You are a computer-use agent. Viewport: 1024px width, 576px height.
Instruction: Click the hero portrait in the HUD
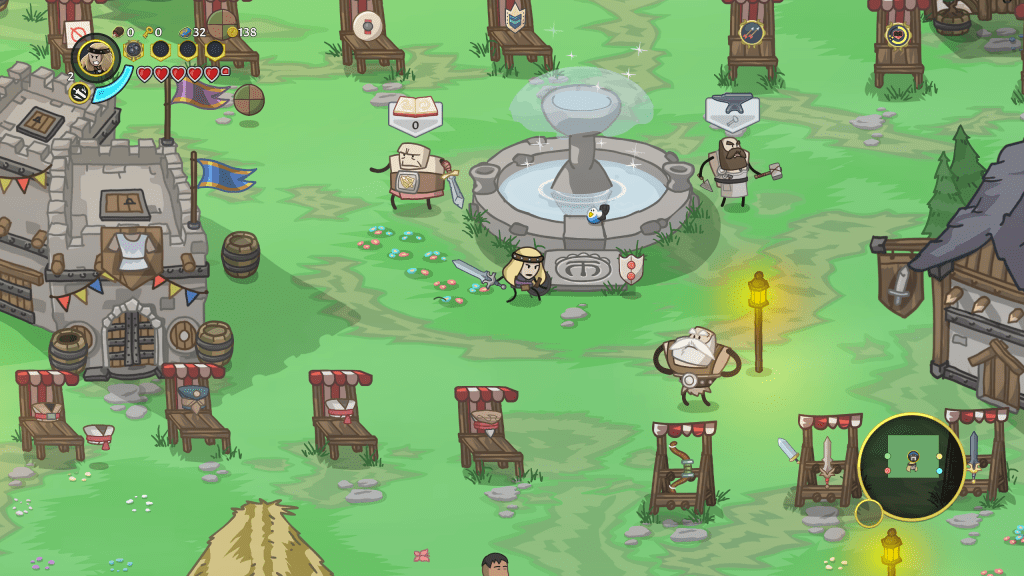[97, 58]
